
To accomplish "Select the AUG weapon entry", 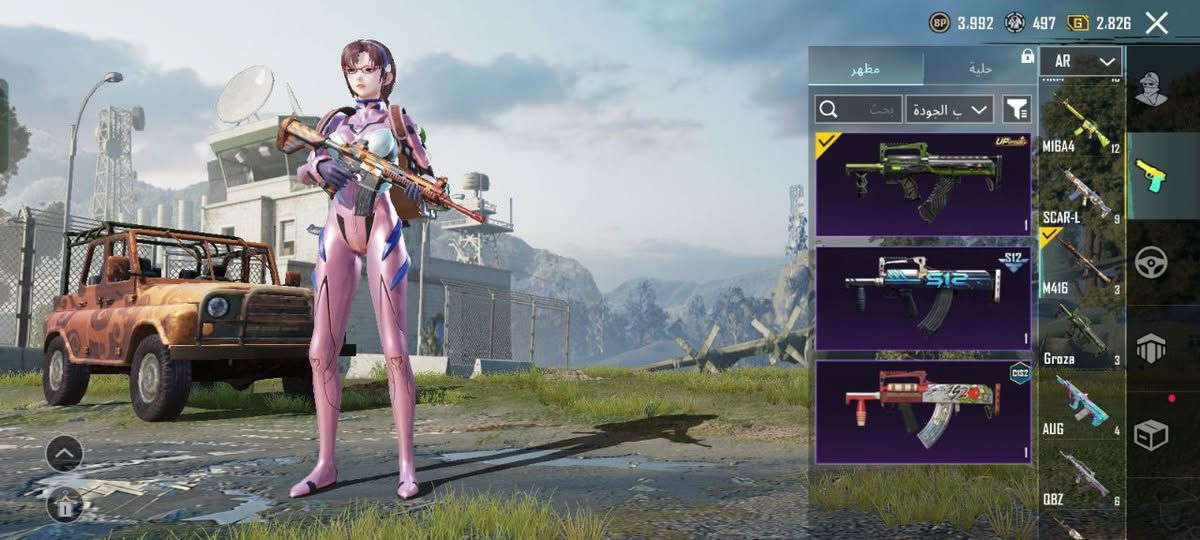I will click(x=1082, y=405).
